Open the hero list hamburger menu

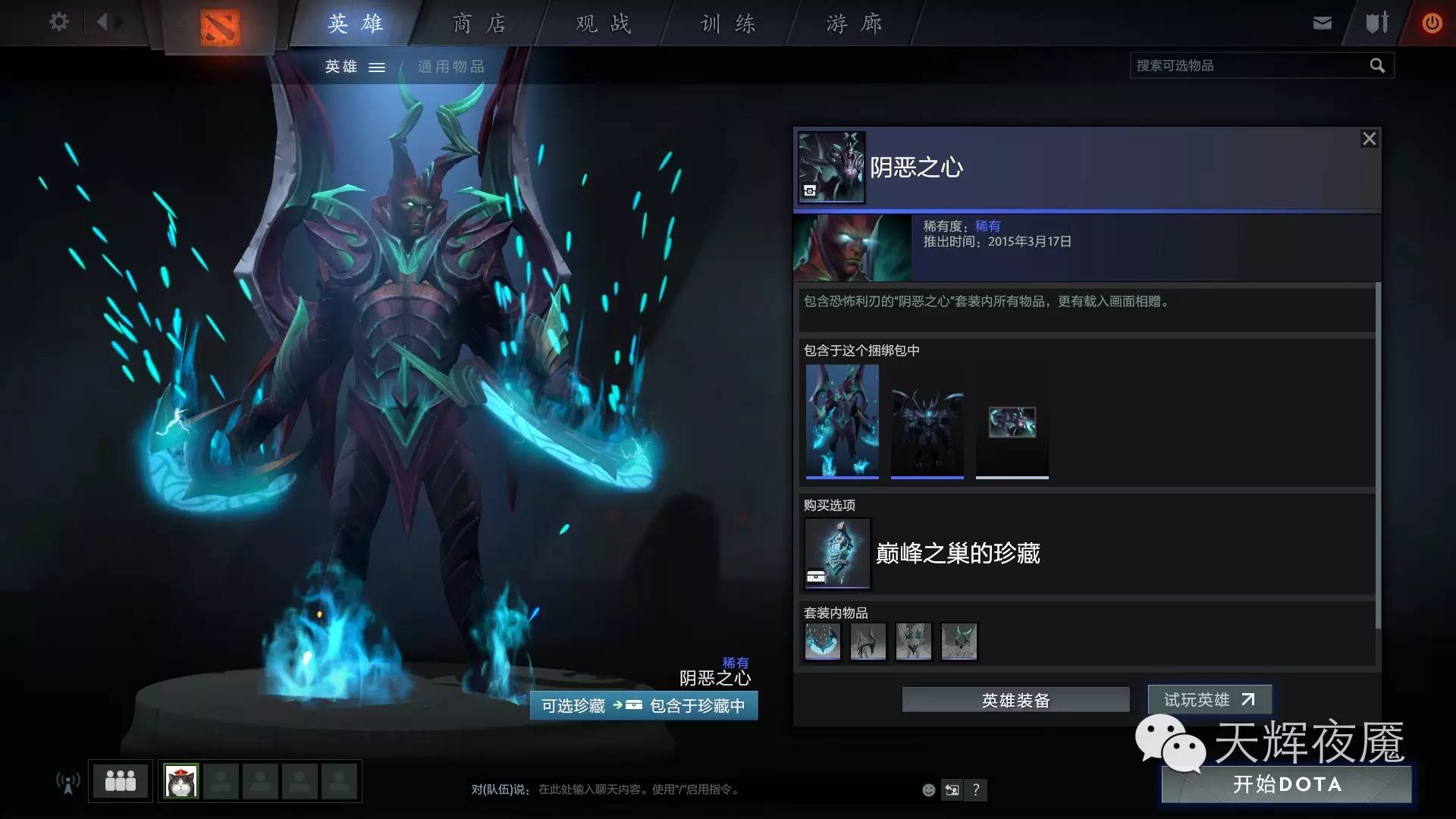(377, 67)
